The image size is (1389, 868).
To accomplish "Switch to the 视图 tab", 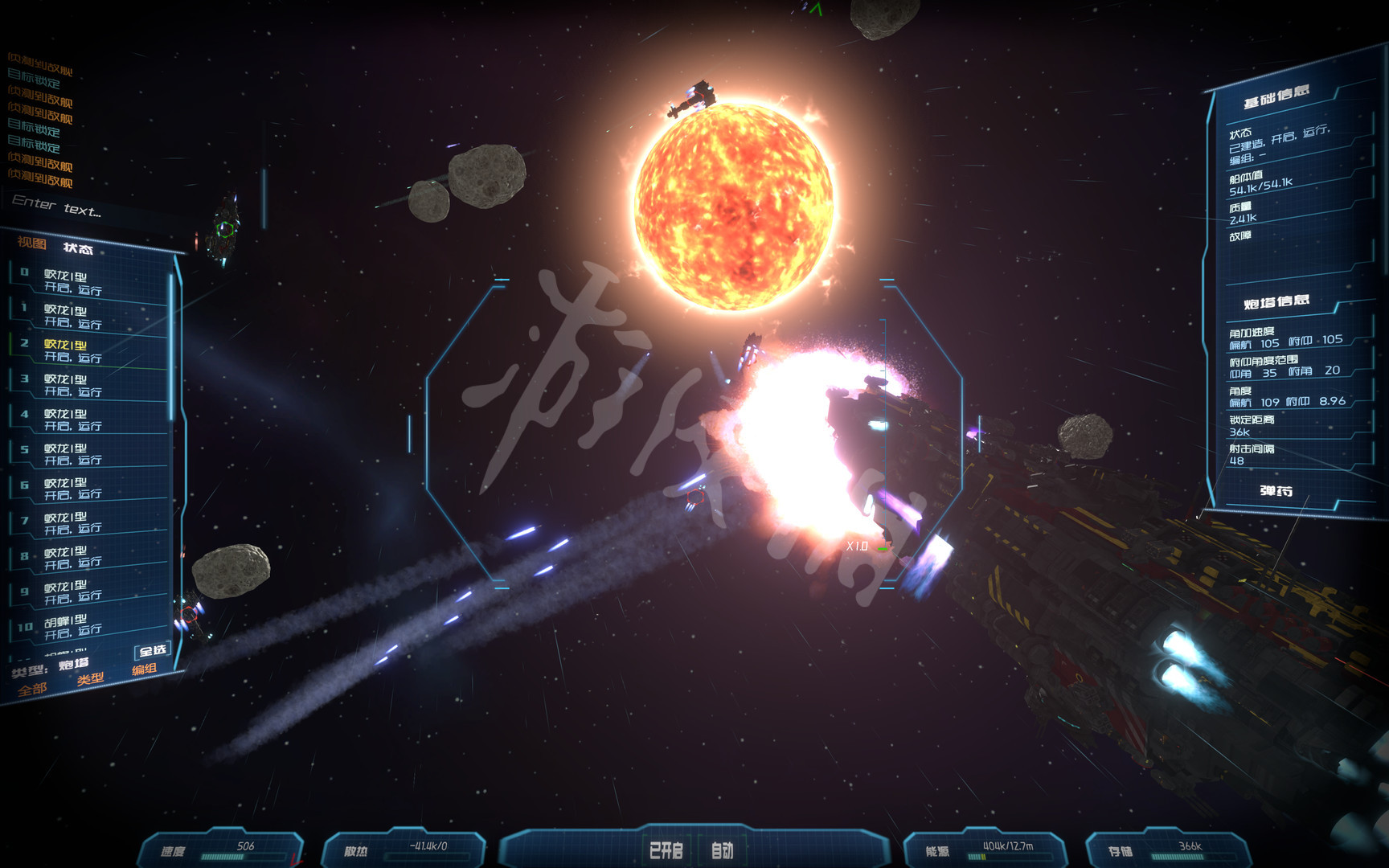I will (32, 243).
